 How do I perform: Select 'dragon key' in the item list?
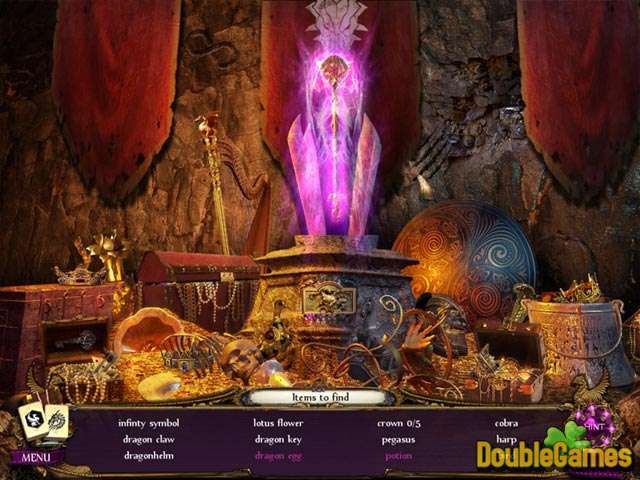(x=278, y=439)
